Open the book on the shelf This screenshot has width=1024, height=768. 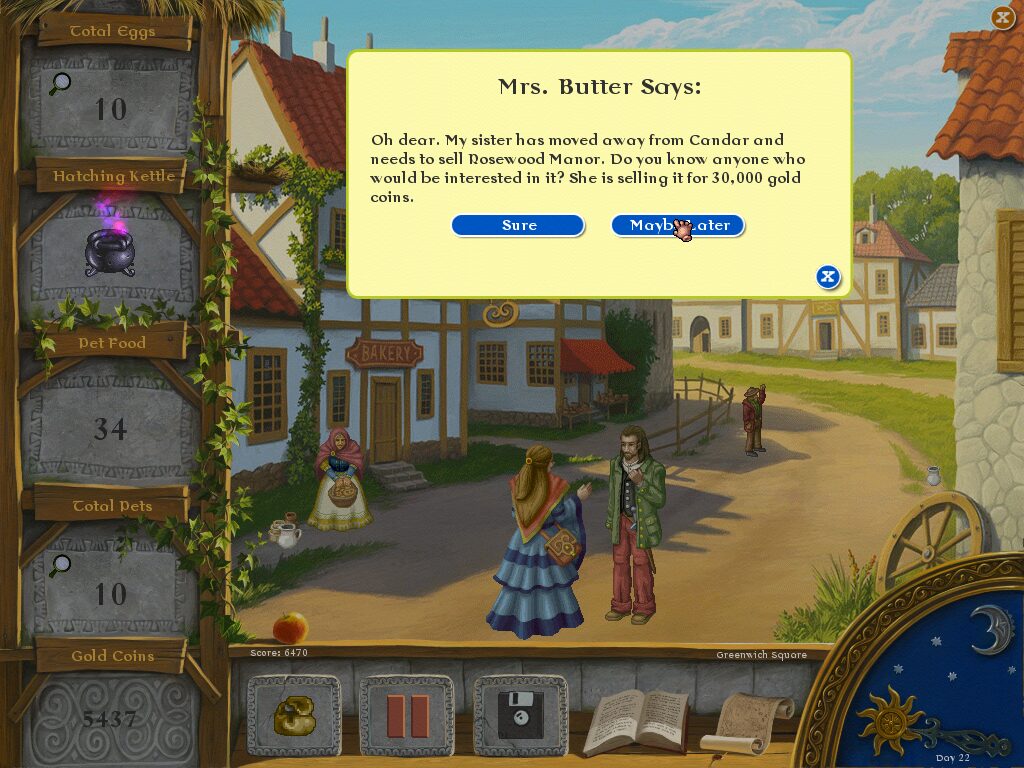pos(636,721)
